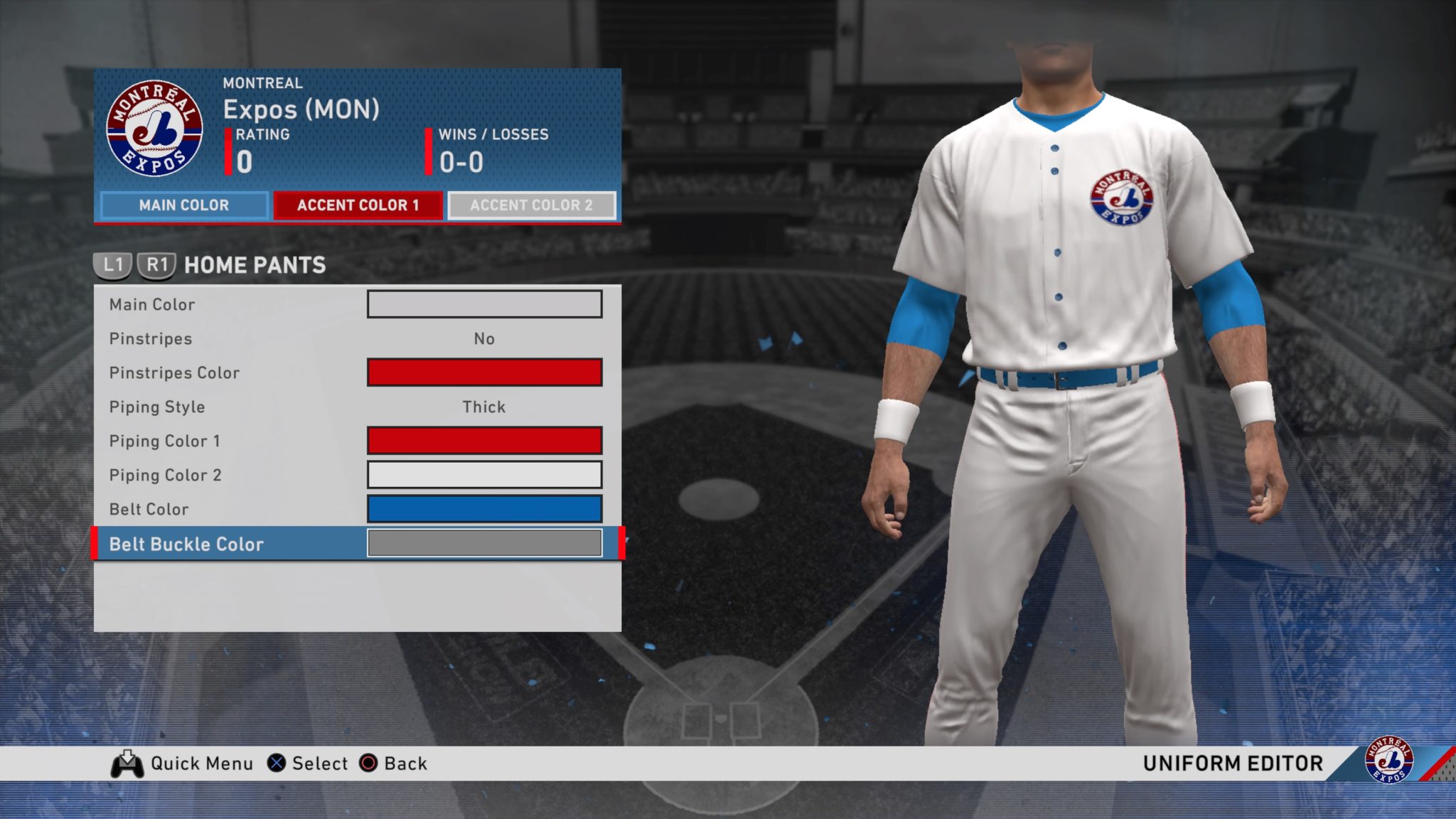
Task: Open the pants Main Color swatch
Action: pos(484,304)
